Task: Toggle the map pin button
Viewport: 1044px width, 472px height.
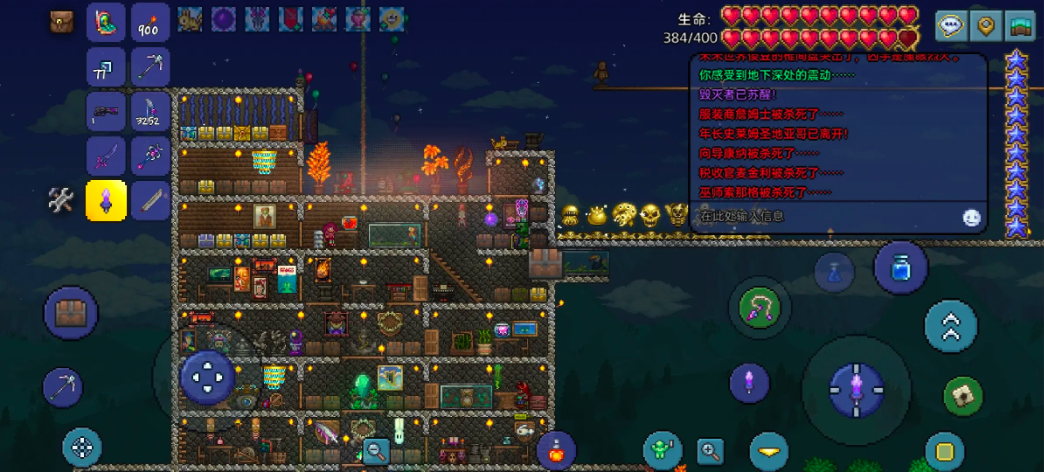Action: (986, 26)
